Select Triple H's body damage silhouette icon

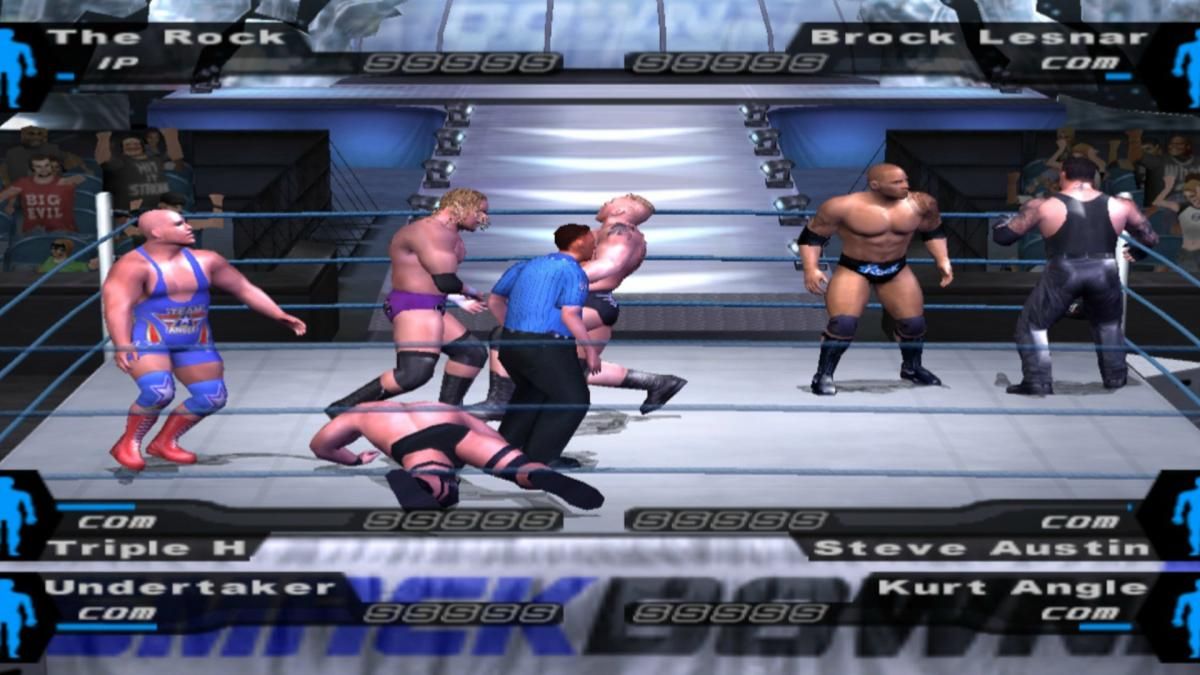coord(17,516)
